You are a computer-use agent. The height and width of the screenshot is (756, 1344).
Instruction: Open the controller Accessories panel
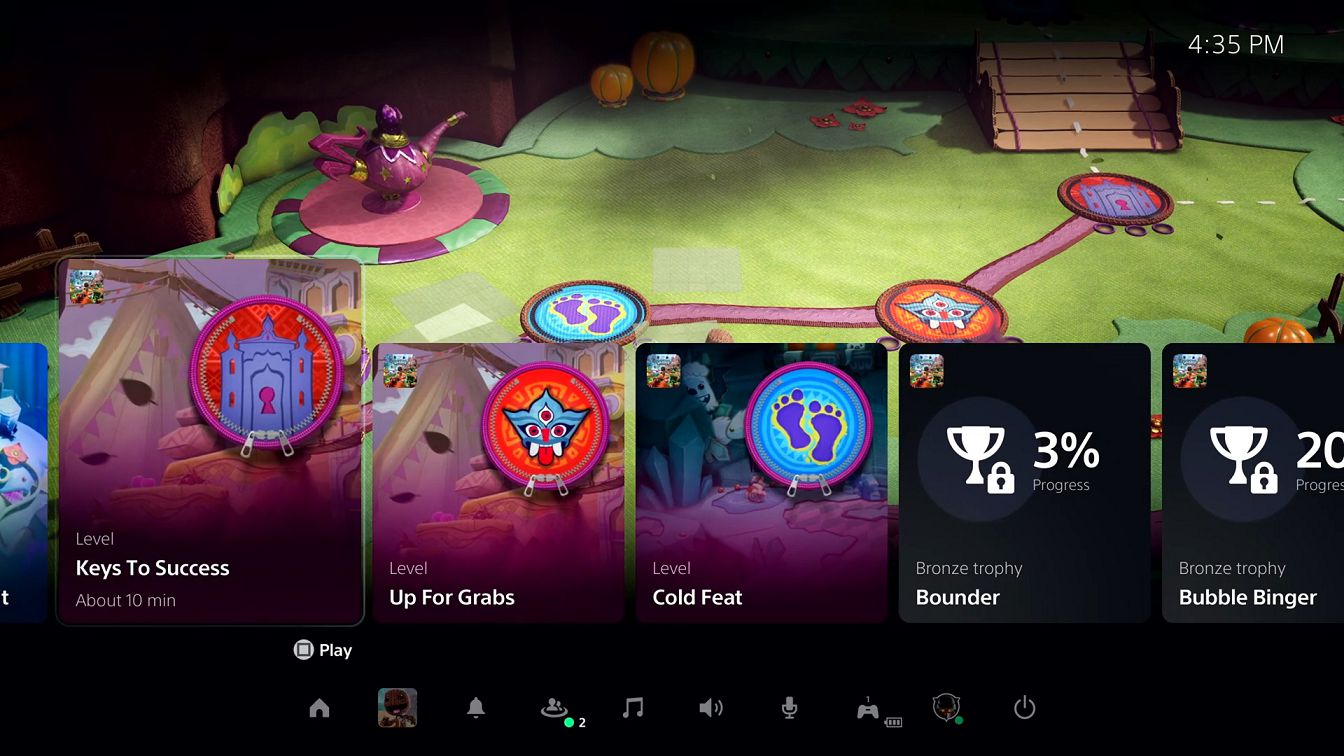coord(868,708)
